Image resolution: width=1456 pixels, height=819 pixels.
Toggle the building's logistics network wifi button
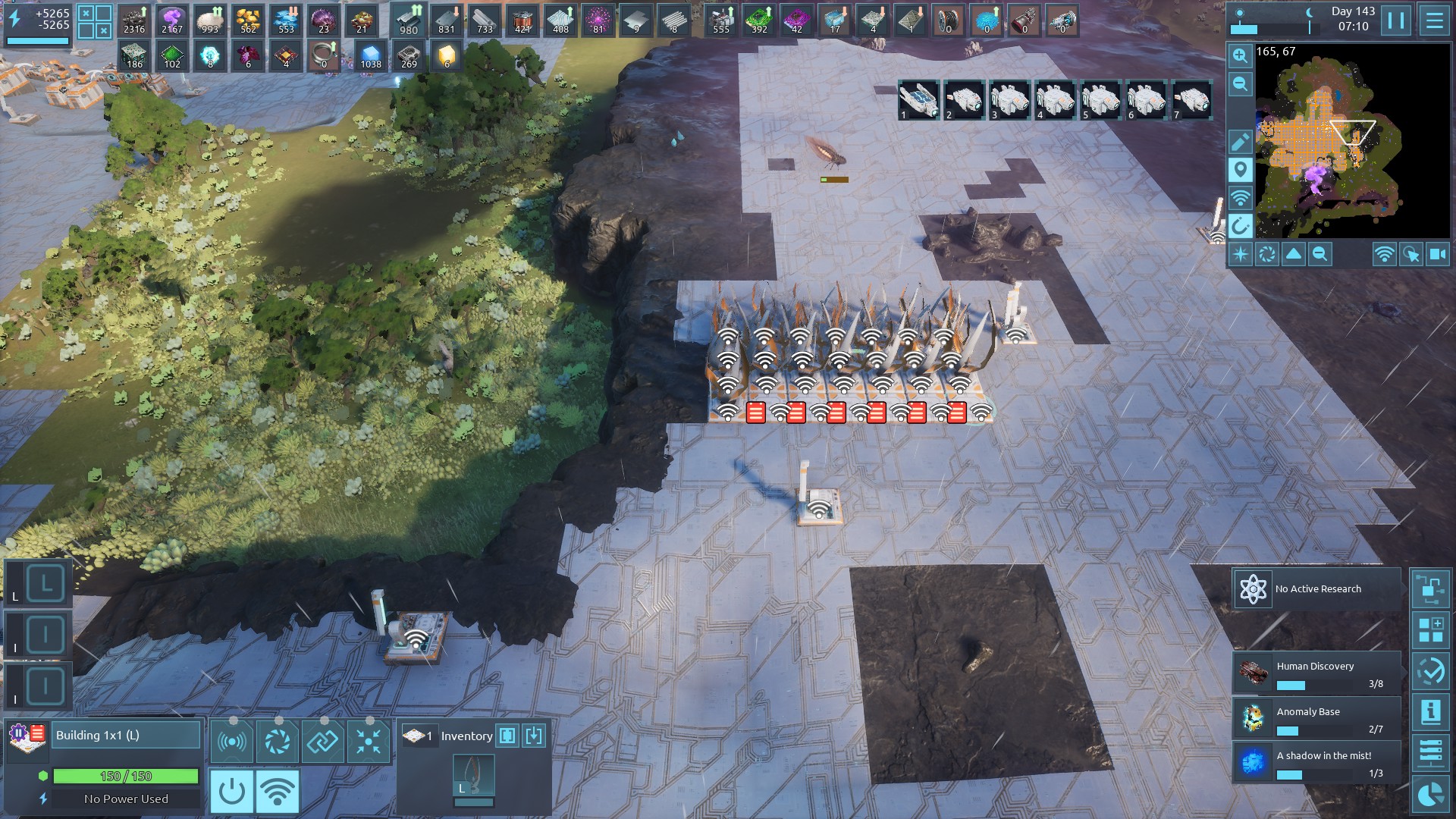pyautogui.click(x=277, y=791)
